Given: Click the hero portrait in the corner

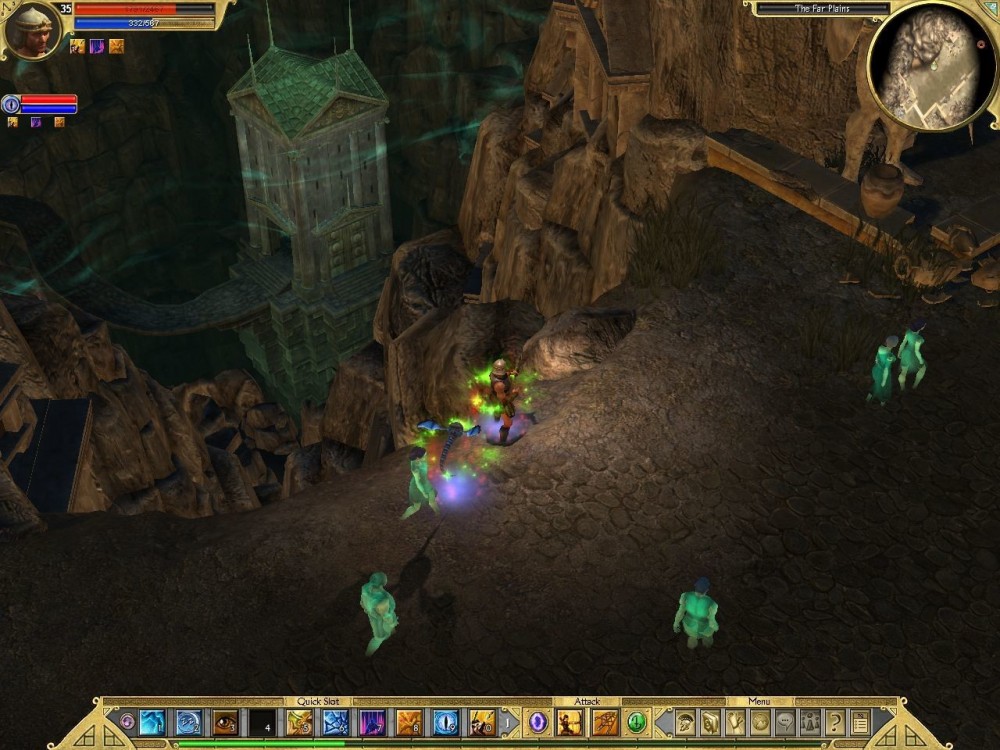Looking at the screenshot, I should (x=32, y=29).
